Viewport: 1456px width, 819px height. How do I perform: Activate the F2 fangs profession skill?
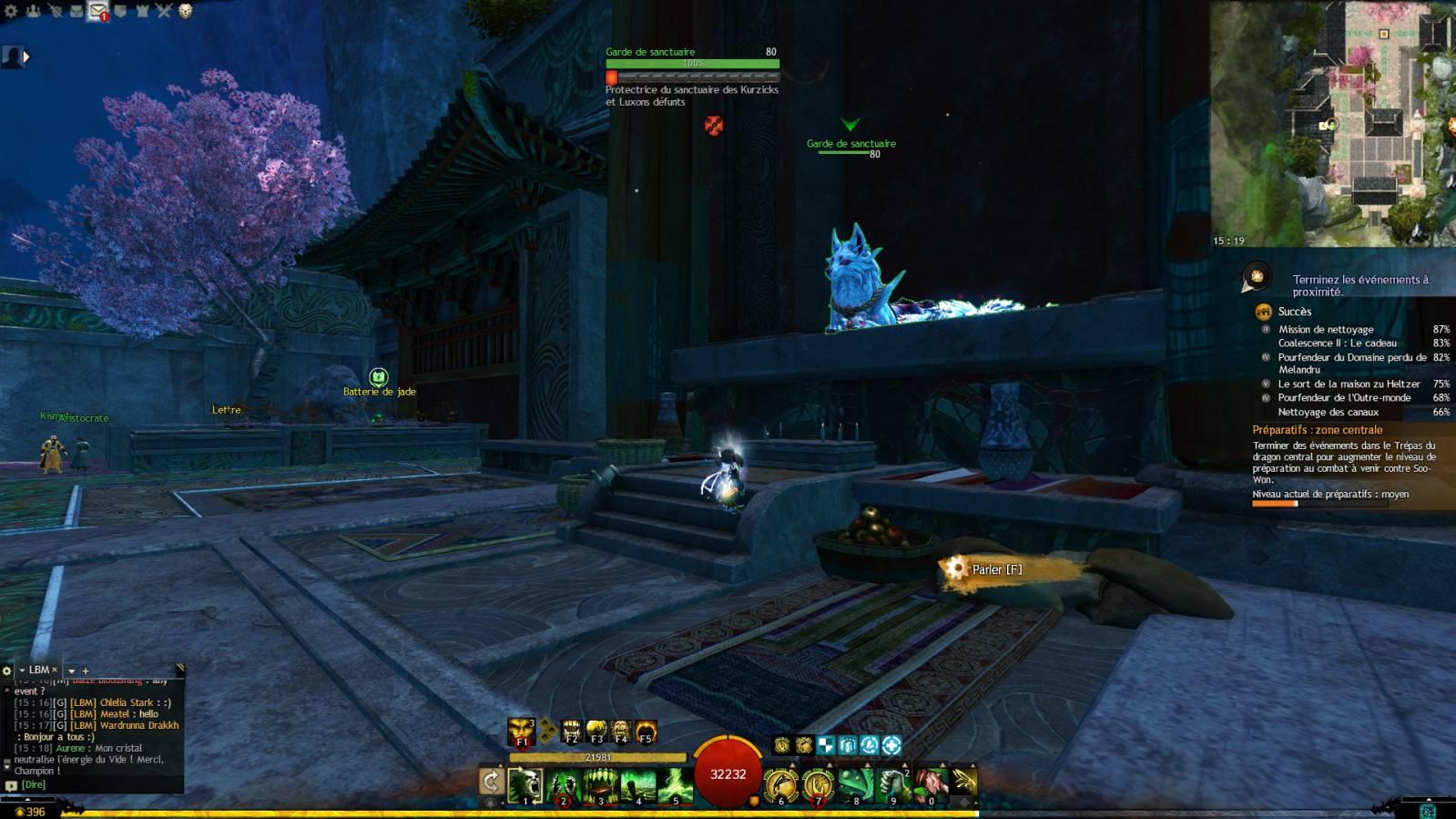571,731
